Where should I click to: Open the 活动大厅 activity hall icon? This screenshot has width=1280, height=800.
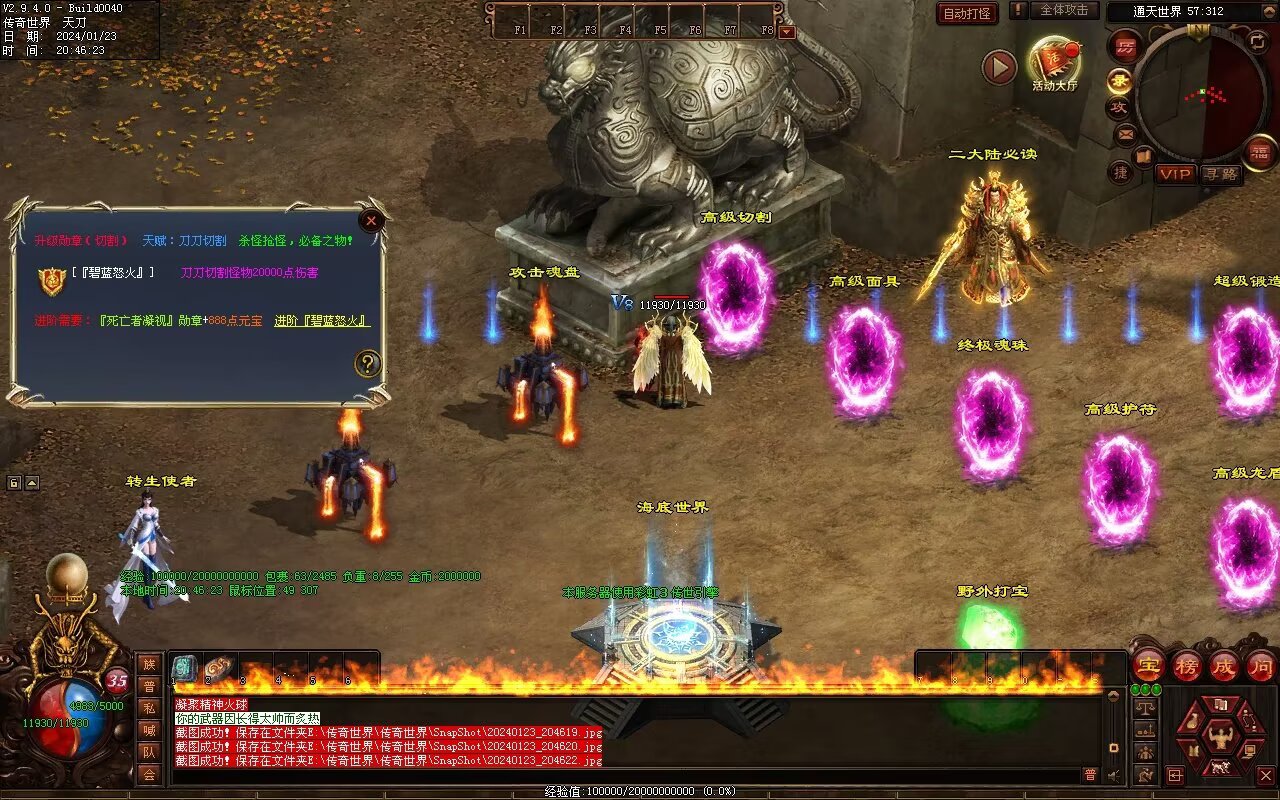tap(1054, 62)
